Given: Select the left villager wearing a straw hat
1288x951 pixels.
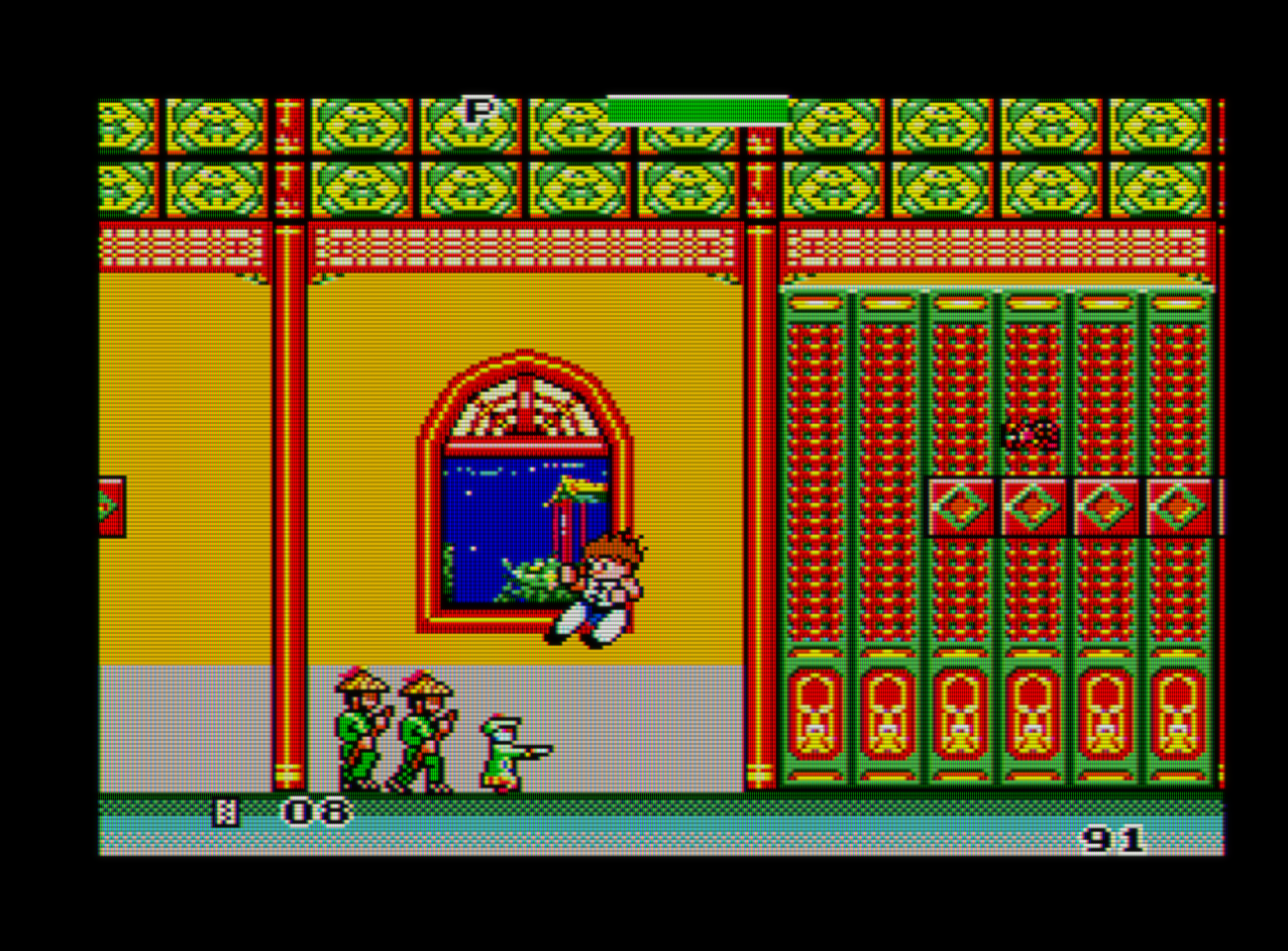Looking at the screenshot, I should (x=362, y=728).
